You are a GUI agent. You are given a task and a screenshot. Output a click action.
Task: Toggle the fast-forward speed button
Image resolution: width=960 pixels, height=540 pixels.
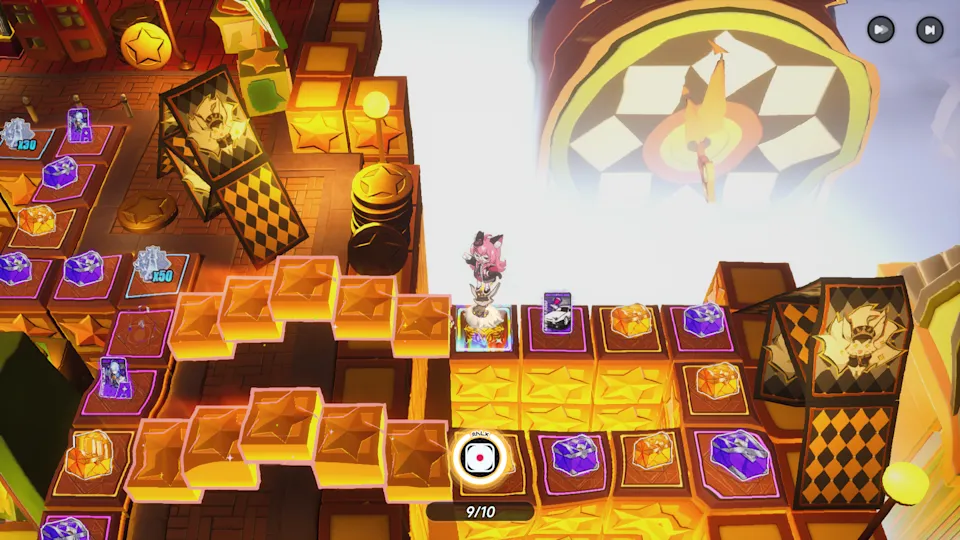click(x=880, y=30)
